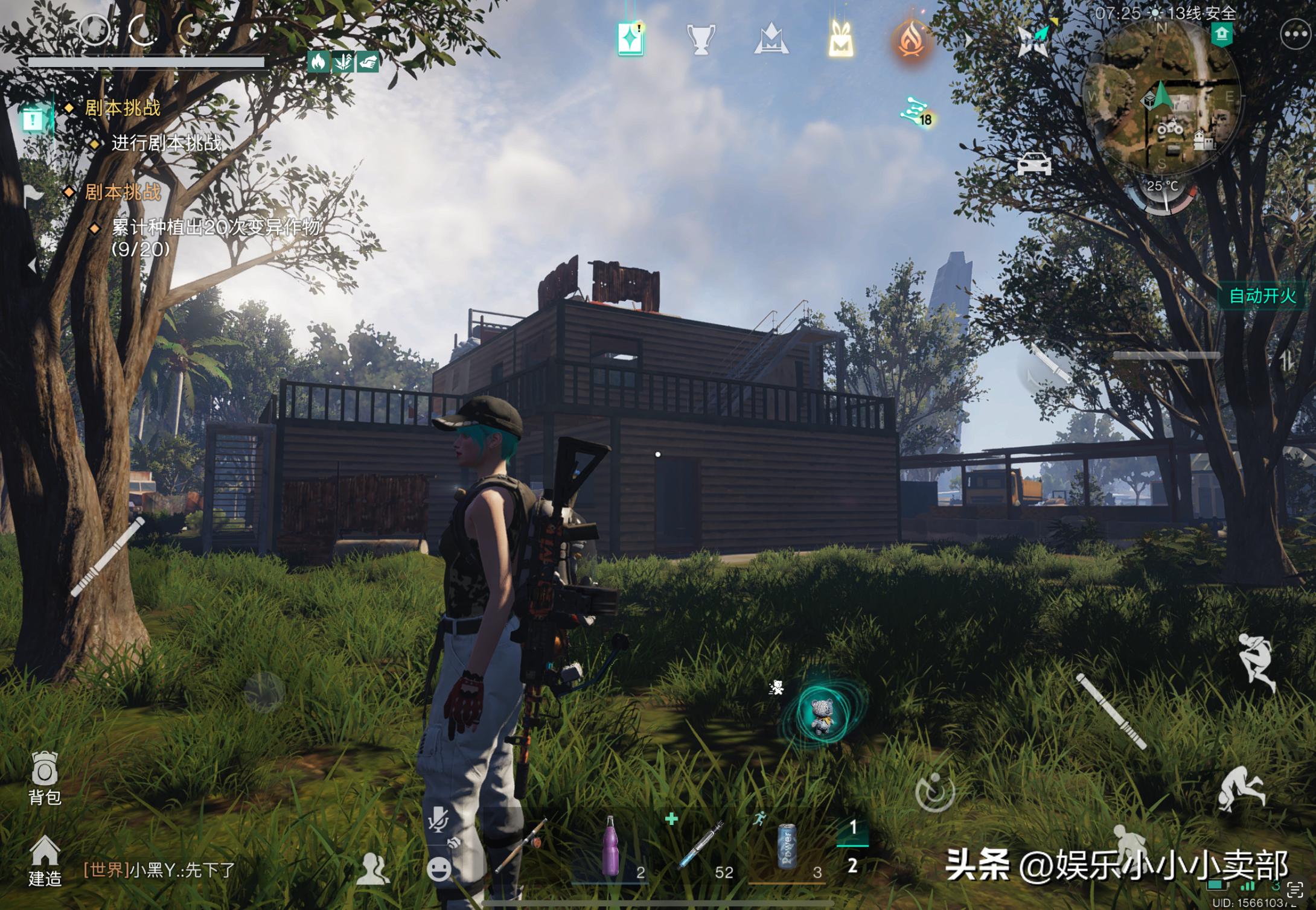The width and height of the screenshot is (1316, 910).
Task: Toggle the muted microphone icon
Action: click(438, 820)
